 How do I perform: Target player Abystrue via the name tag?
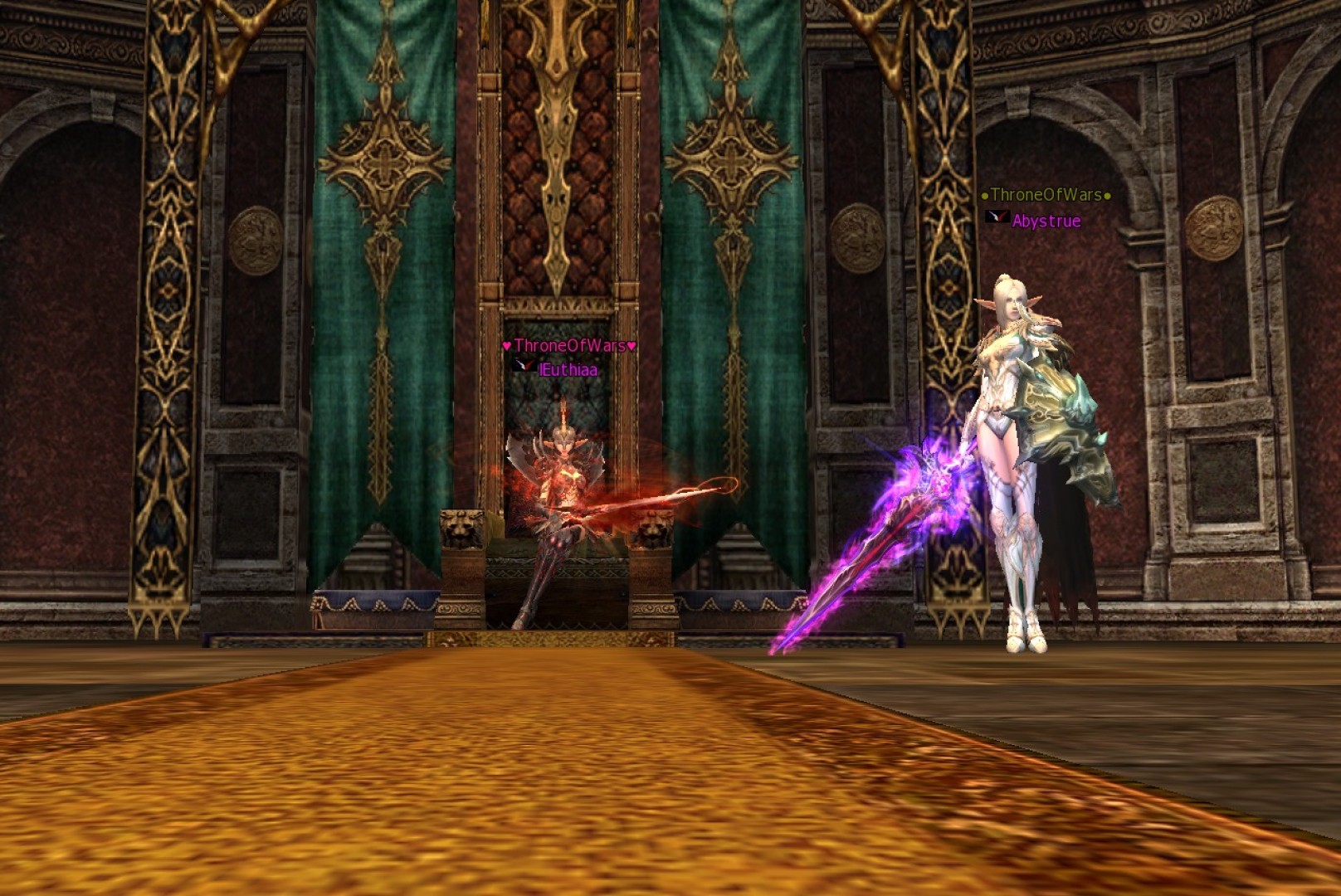point(1046,222)
